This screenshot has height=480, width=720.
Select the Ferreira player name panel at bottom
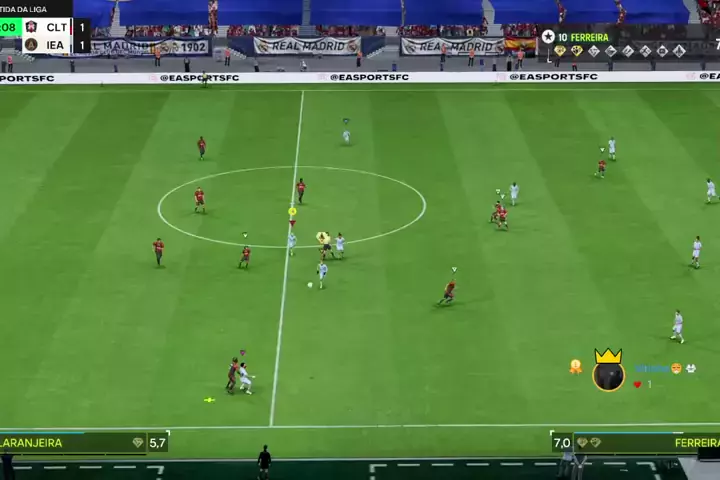650,442
